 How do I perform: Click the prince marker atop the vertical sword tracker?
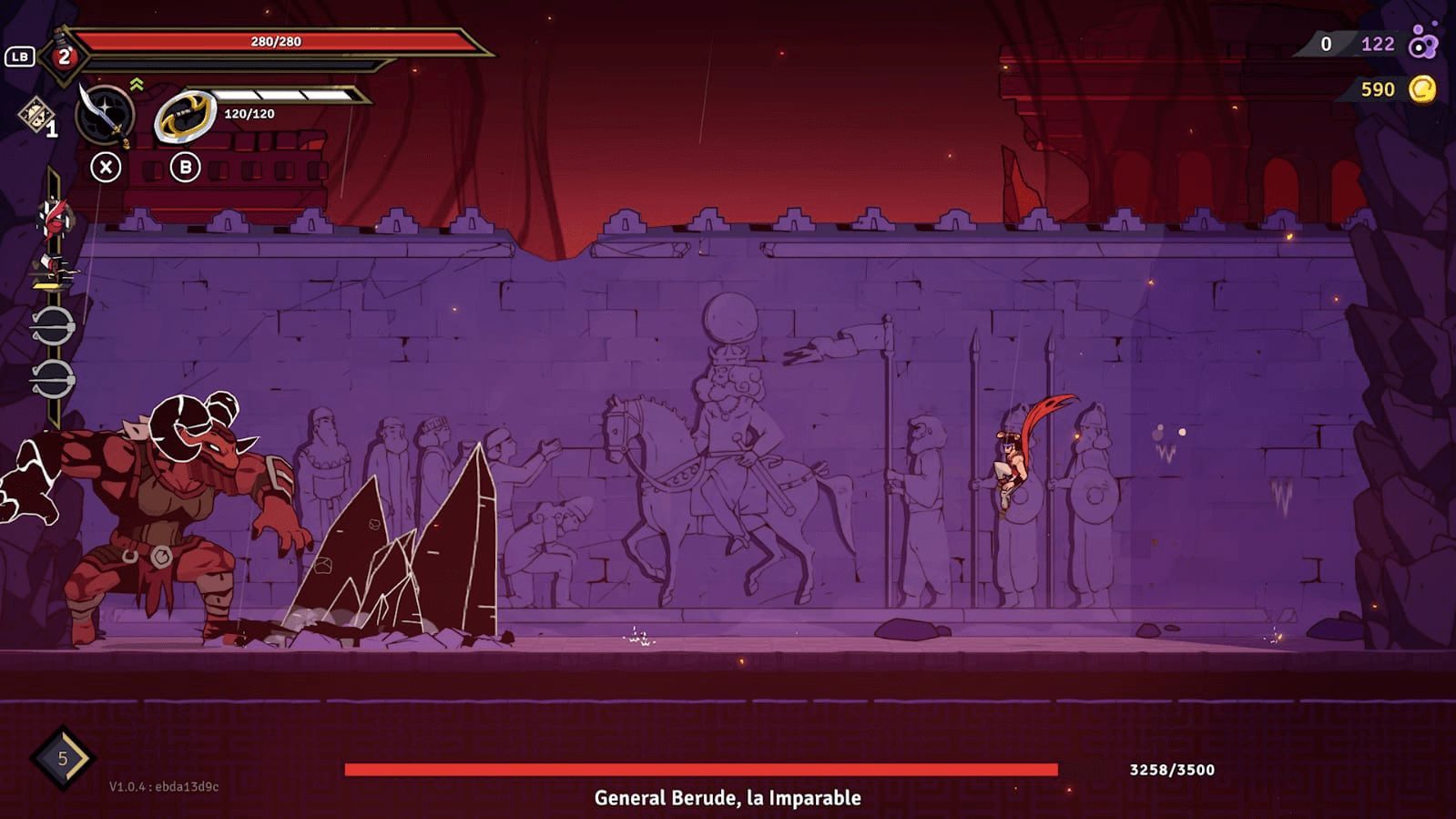tap(53, 219)
